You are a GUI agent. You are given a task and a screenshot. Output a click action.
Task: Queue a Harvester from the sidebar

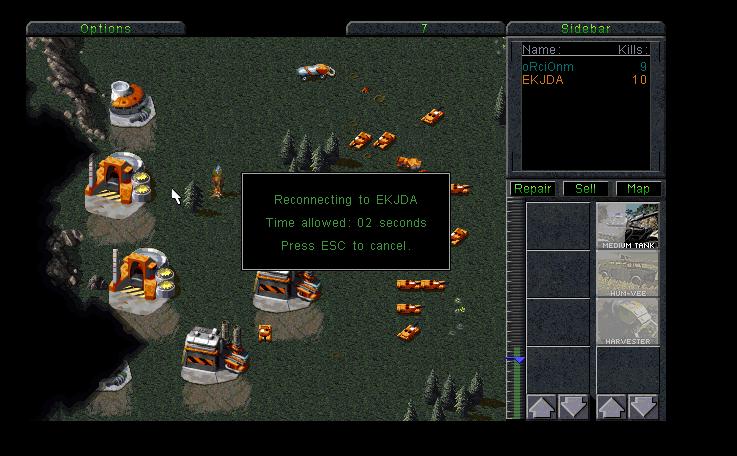(x=627, y=322)
